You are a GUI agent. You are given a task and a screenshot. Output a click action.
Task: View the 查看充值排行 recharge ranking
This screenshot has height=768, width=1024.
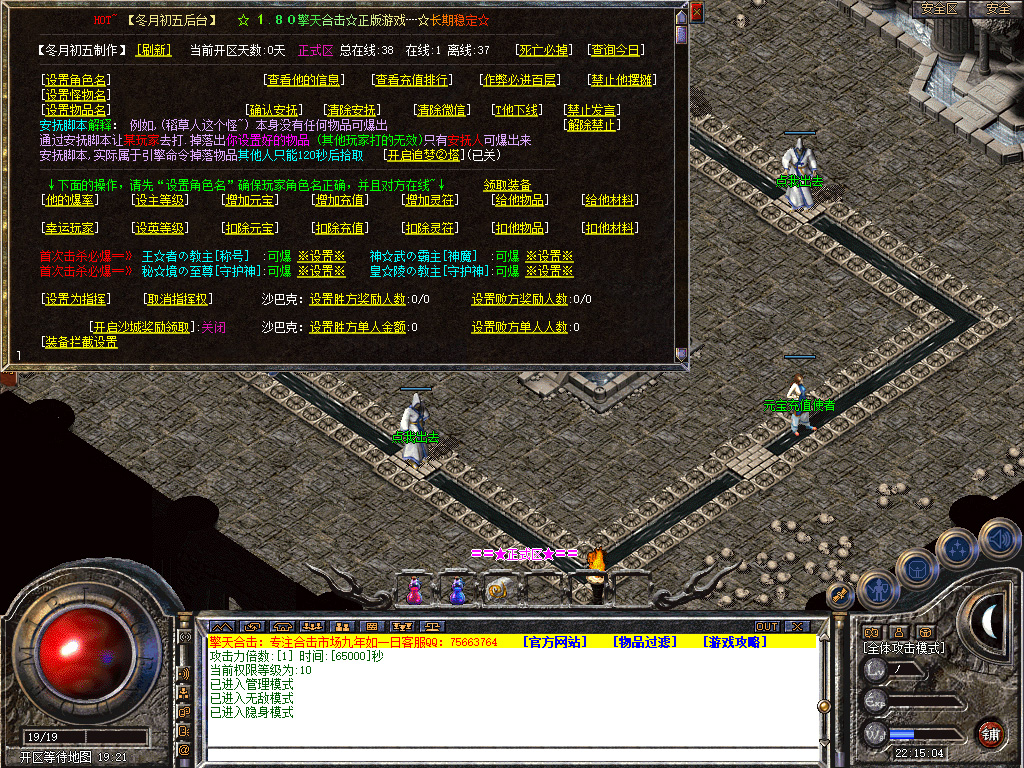(x=412, y=80)
